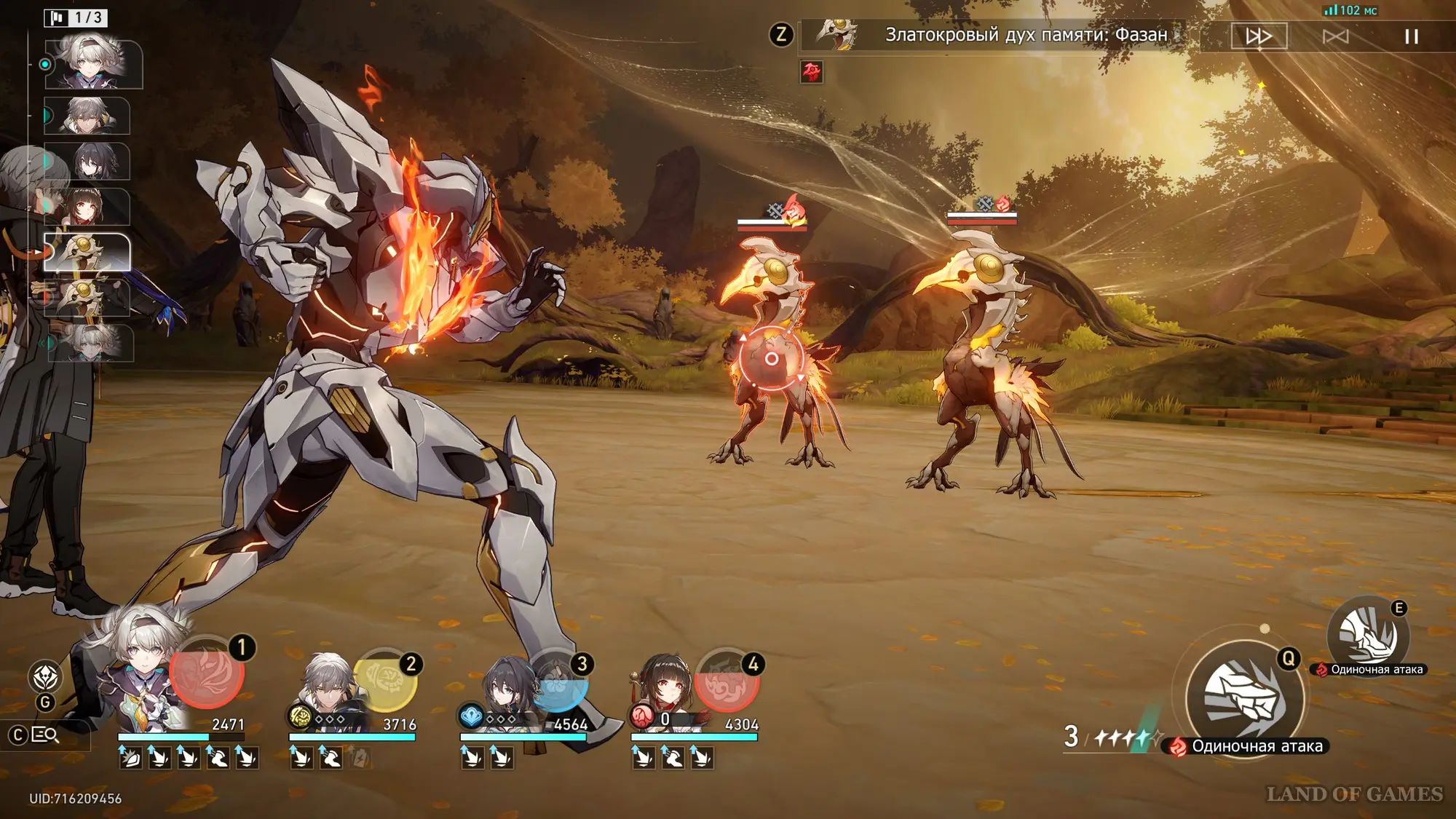Enable auto-battle mode
Image resolution: width=1456 pixels, height=819 pixels.
point(1335,36)
